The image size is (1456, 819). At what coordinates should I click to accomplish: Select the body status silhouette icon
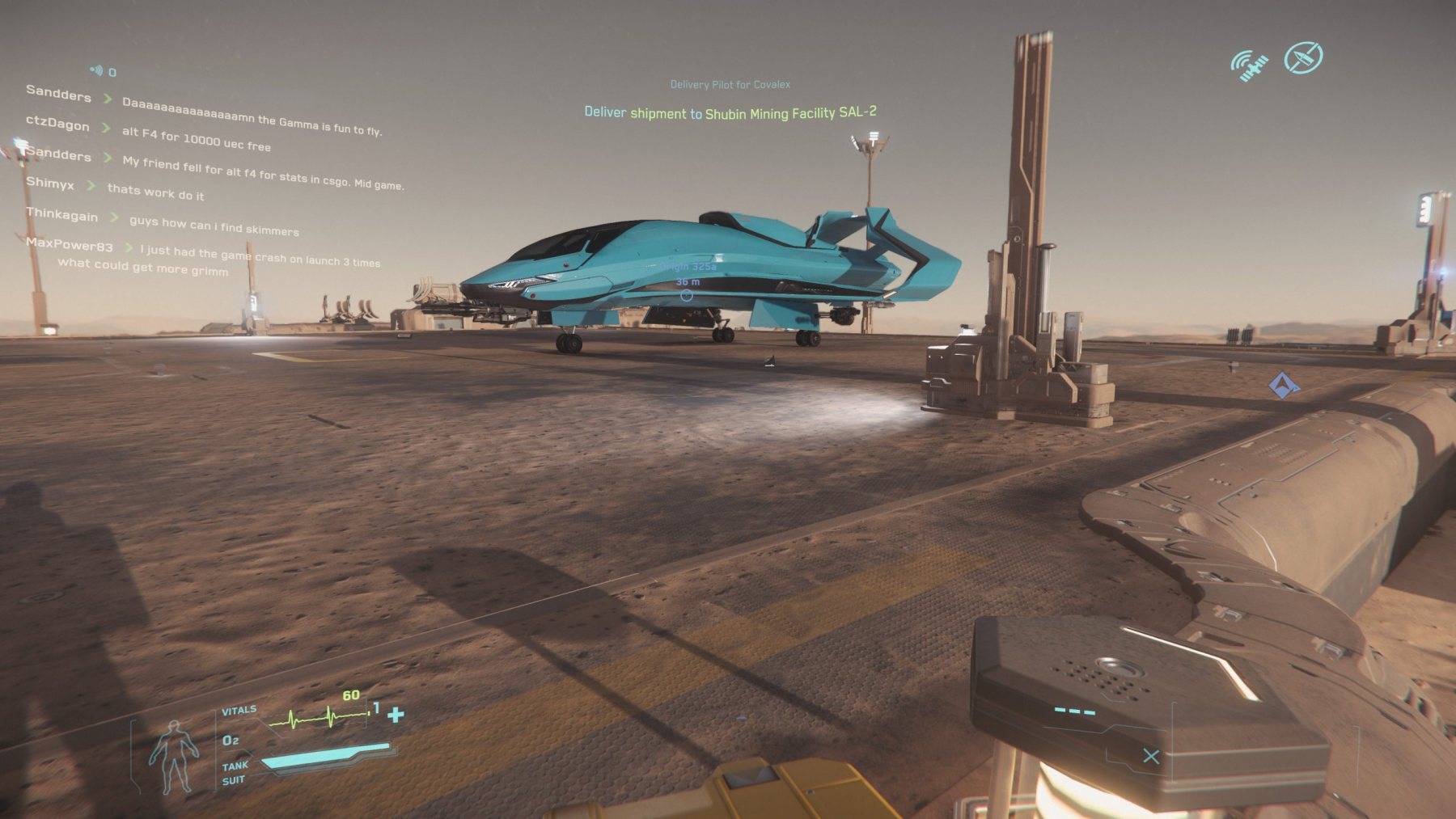tap(173, 755)
